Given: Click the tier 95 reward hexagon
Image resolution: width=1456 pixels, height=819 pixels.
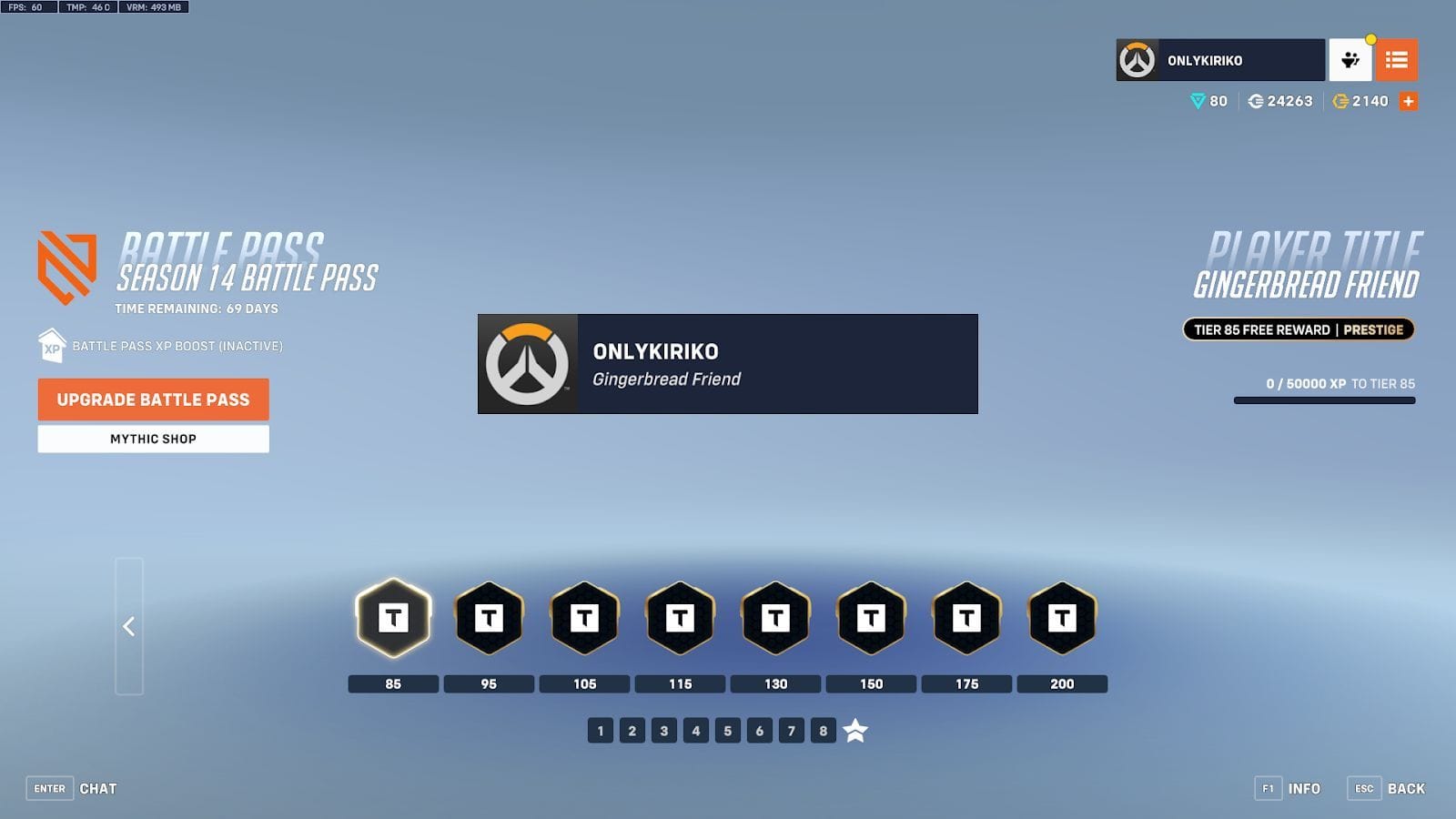Looking at the screenshot, I should click(x=488, y=619).
